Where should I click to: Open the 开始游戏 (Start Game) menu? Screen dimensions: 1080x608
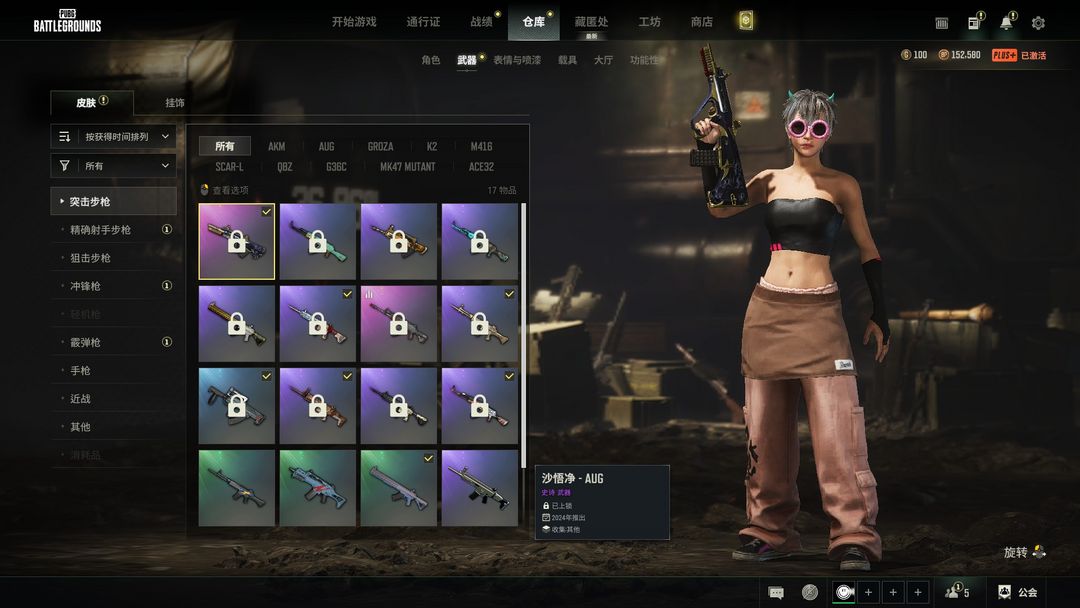354,22
